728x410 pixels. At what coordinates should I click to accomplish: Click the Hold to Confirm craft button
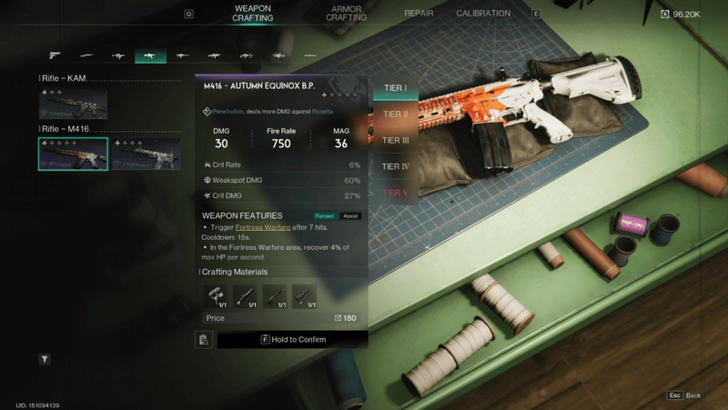pyautogui.click(x=292, y=340)
